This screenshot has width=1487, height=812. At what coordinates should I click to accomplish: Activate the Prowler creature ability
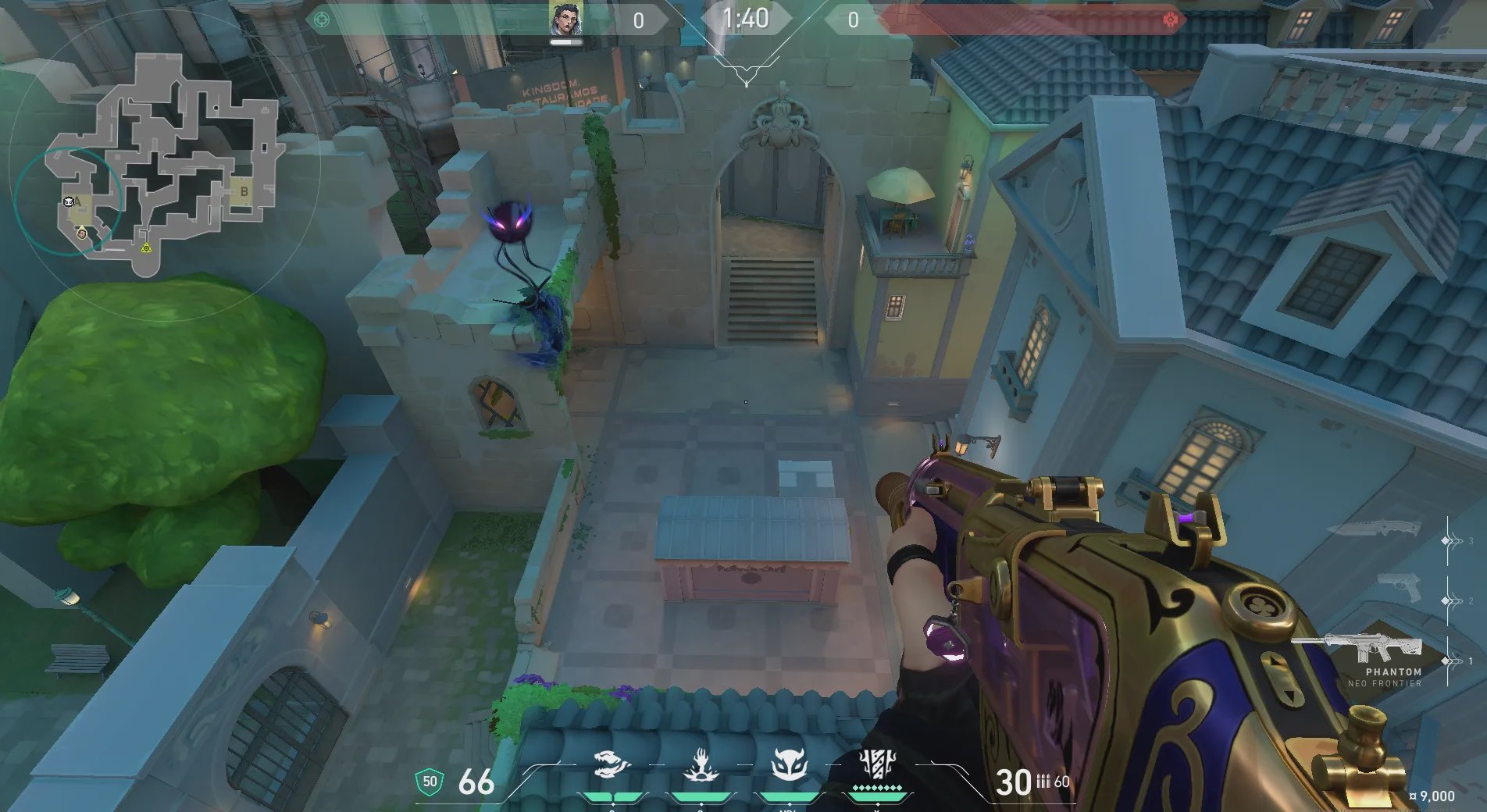coord(612,765)
